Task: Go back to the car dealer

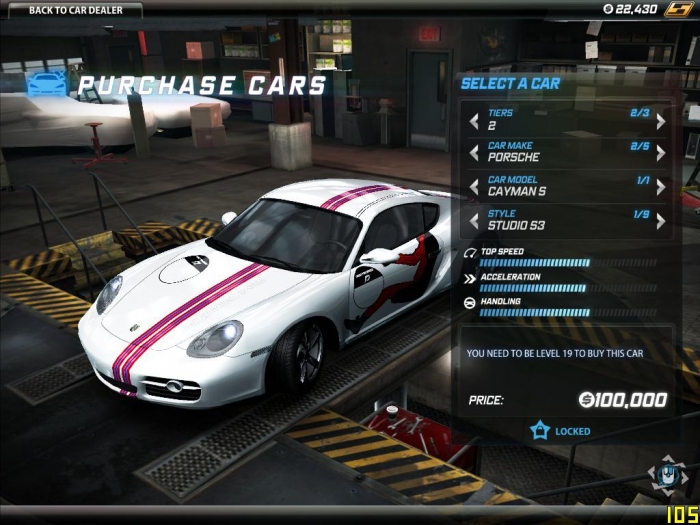Action: pyautogui.click(x=70, y=10)
